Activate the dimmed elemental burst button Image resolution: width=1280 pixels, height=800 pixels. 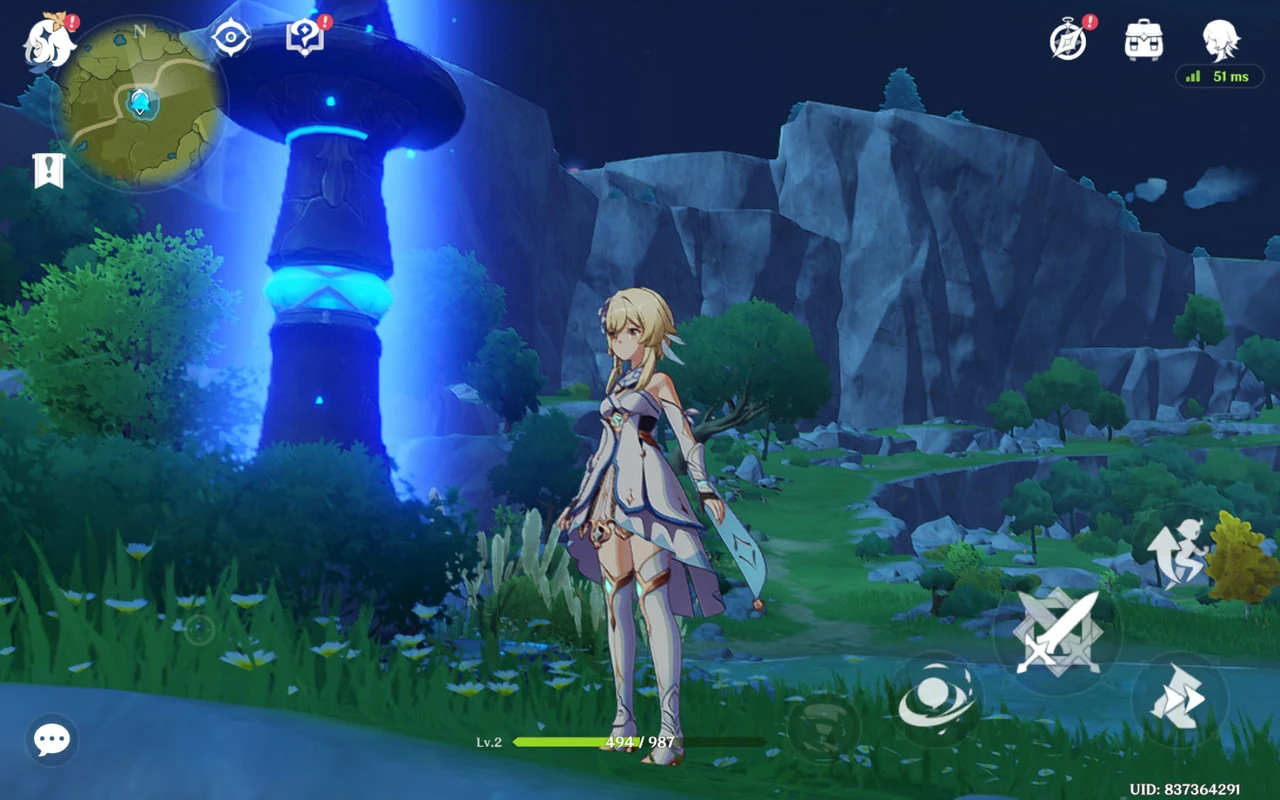[x=824, y=727]
